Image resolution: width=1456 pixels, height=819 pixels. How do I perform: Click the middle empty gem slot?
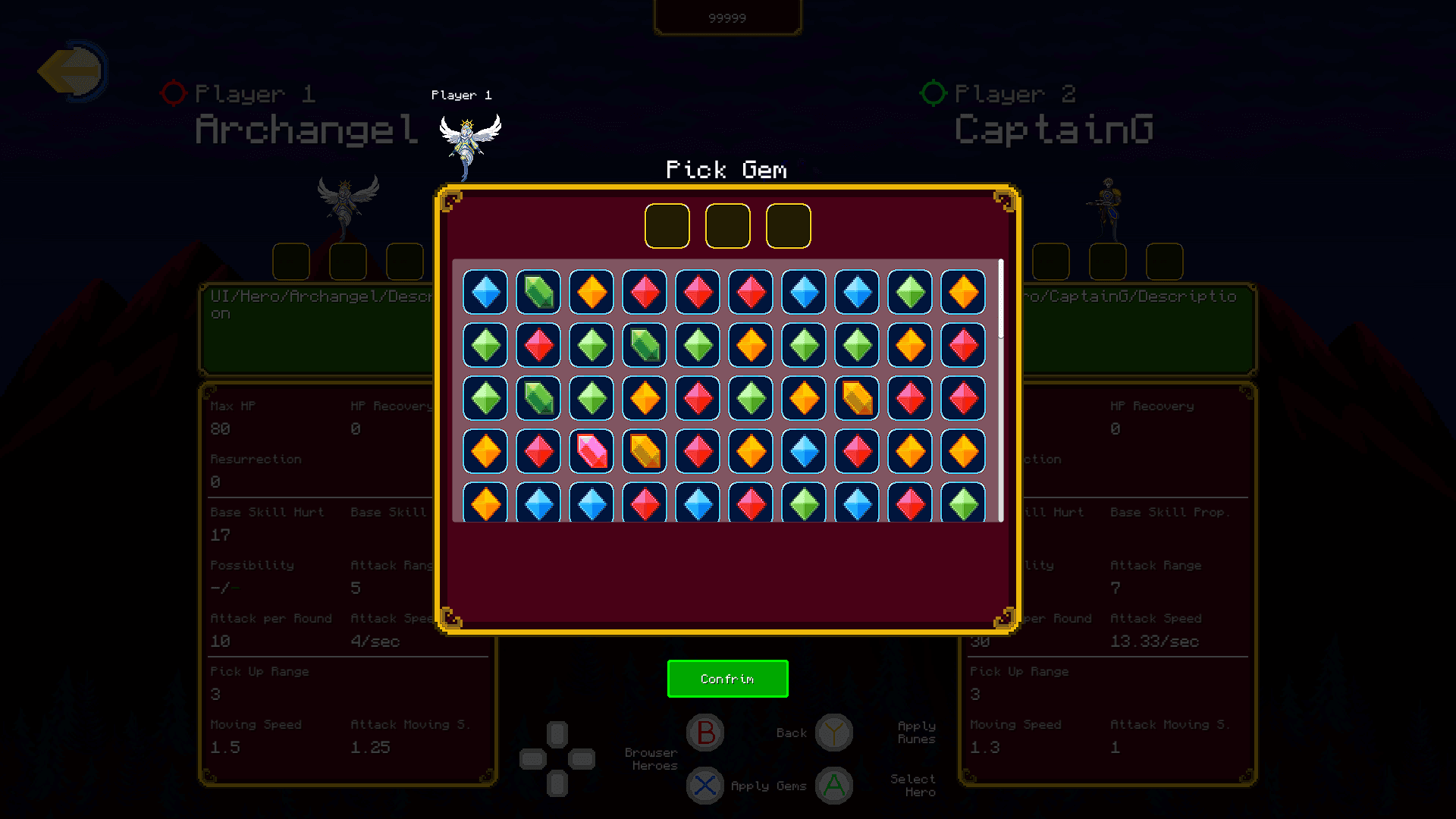(x=727, y=225)
